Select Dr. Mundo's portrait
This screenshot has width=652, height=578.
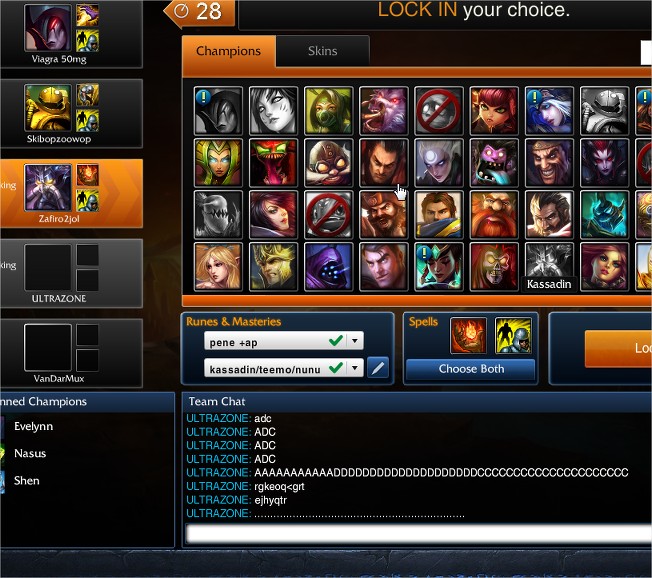[494, 163]
